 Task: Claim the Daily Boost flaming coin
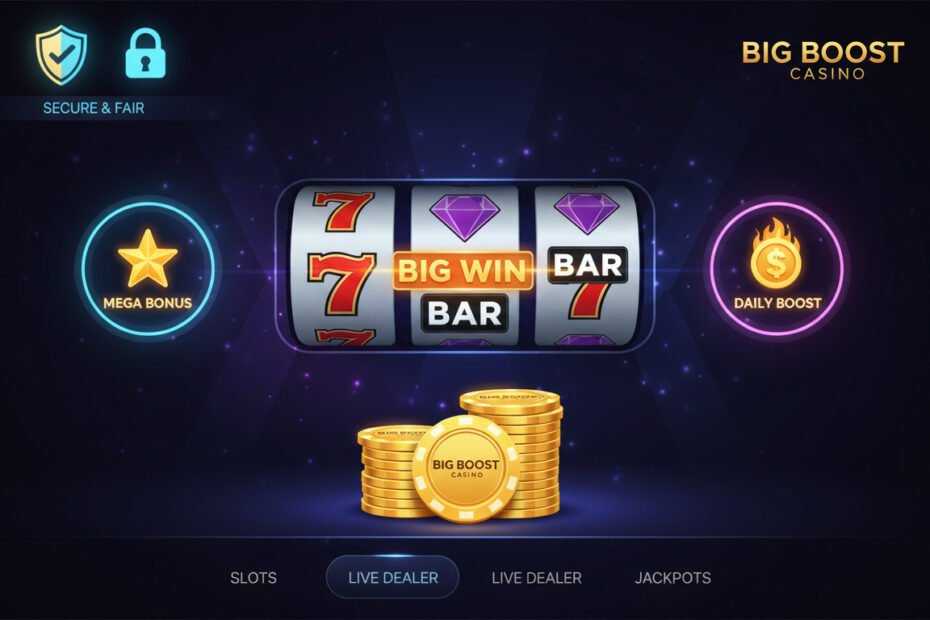pos(777,266)
